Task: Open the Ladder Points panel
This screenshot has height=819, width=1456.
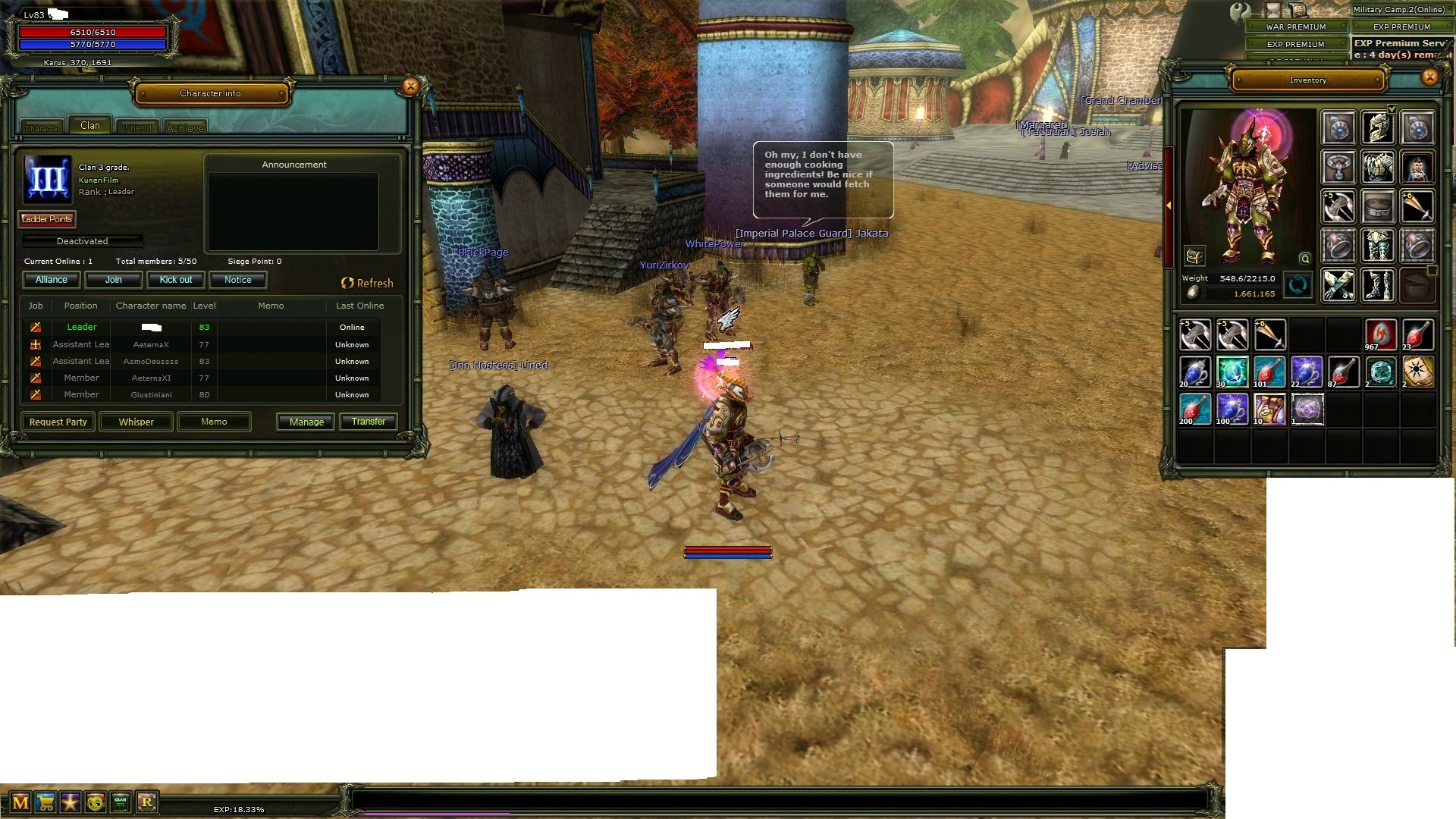Action: [x=46, y=219]
